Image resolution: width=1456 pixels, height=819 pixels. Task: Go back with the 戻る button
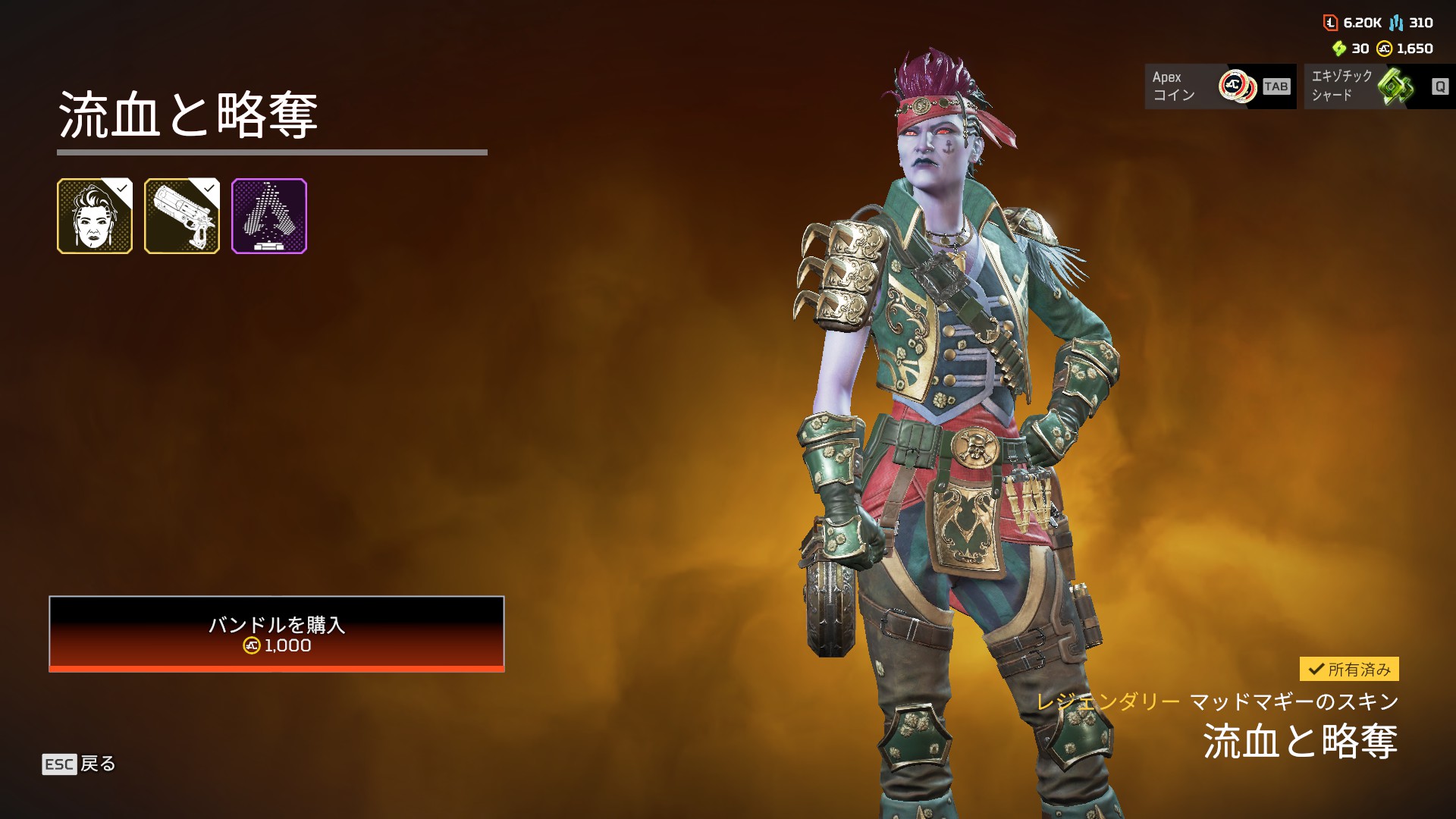pyautogui.click(x=80, y=764)
